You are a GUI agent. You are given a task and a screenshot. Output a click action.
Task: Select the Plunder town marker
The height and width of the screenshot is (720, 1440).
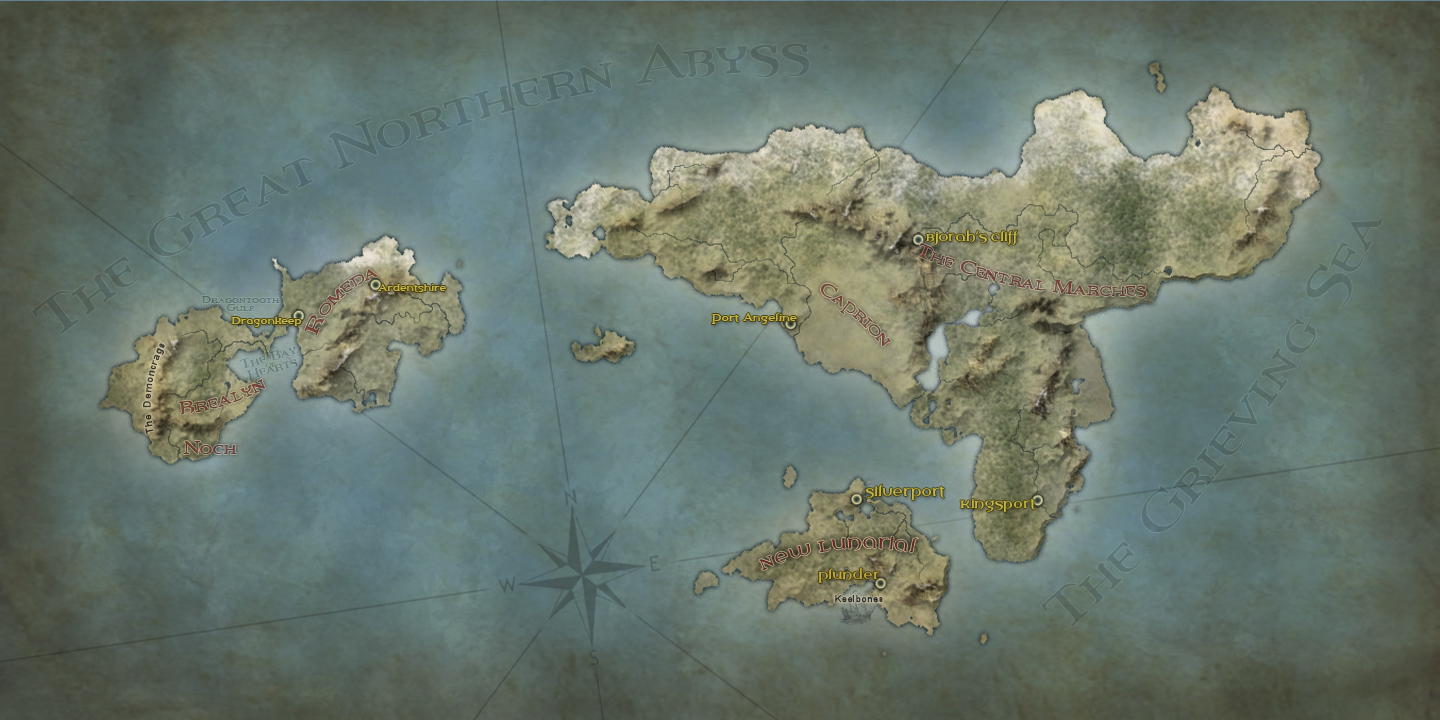[880, 583]
